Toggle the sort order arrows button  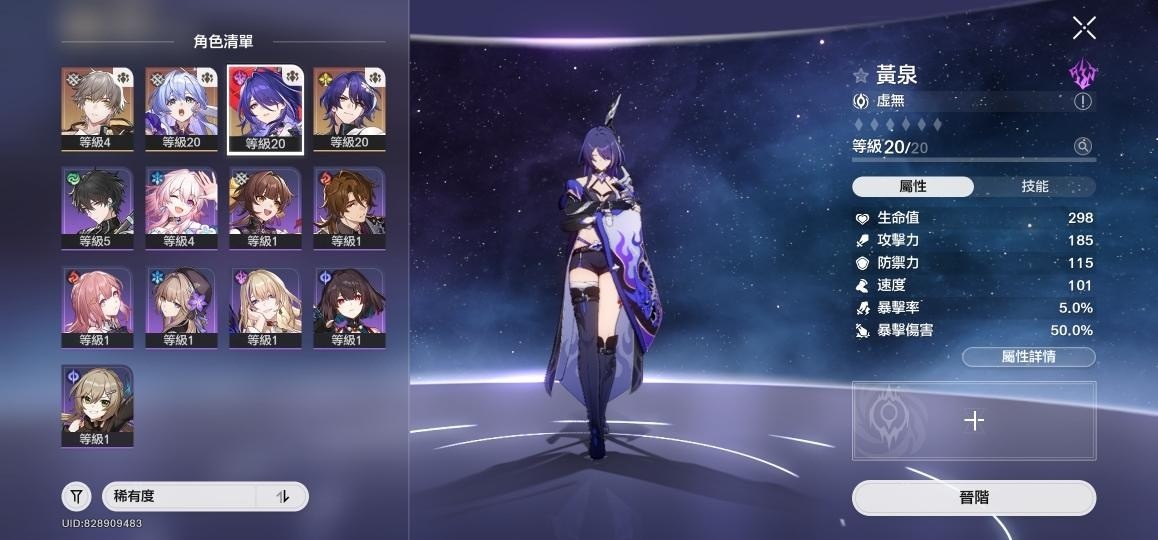(282, 496)
